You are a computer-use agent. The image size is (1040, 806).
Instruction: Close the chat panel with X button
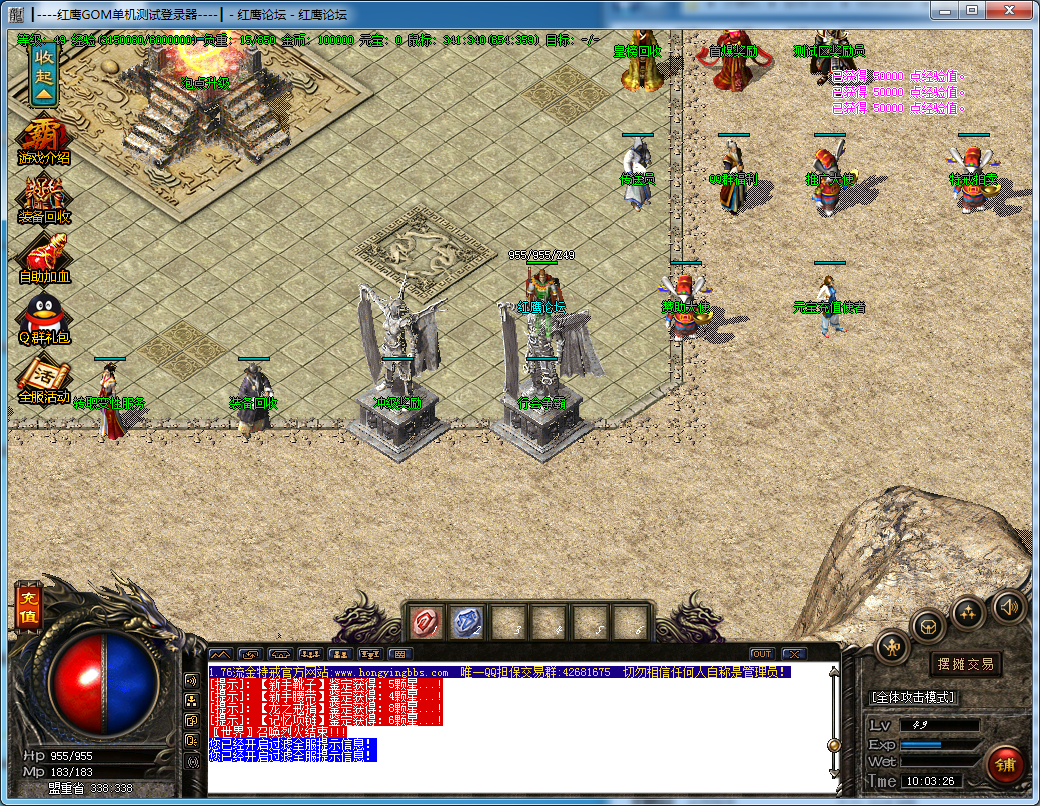pos(794,654)
